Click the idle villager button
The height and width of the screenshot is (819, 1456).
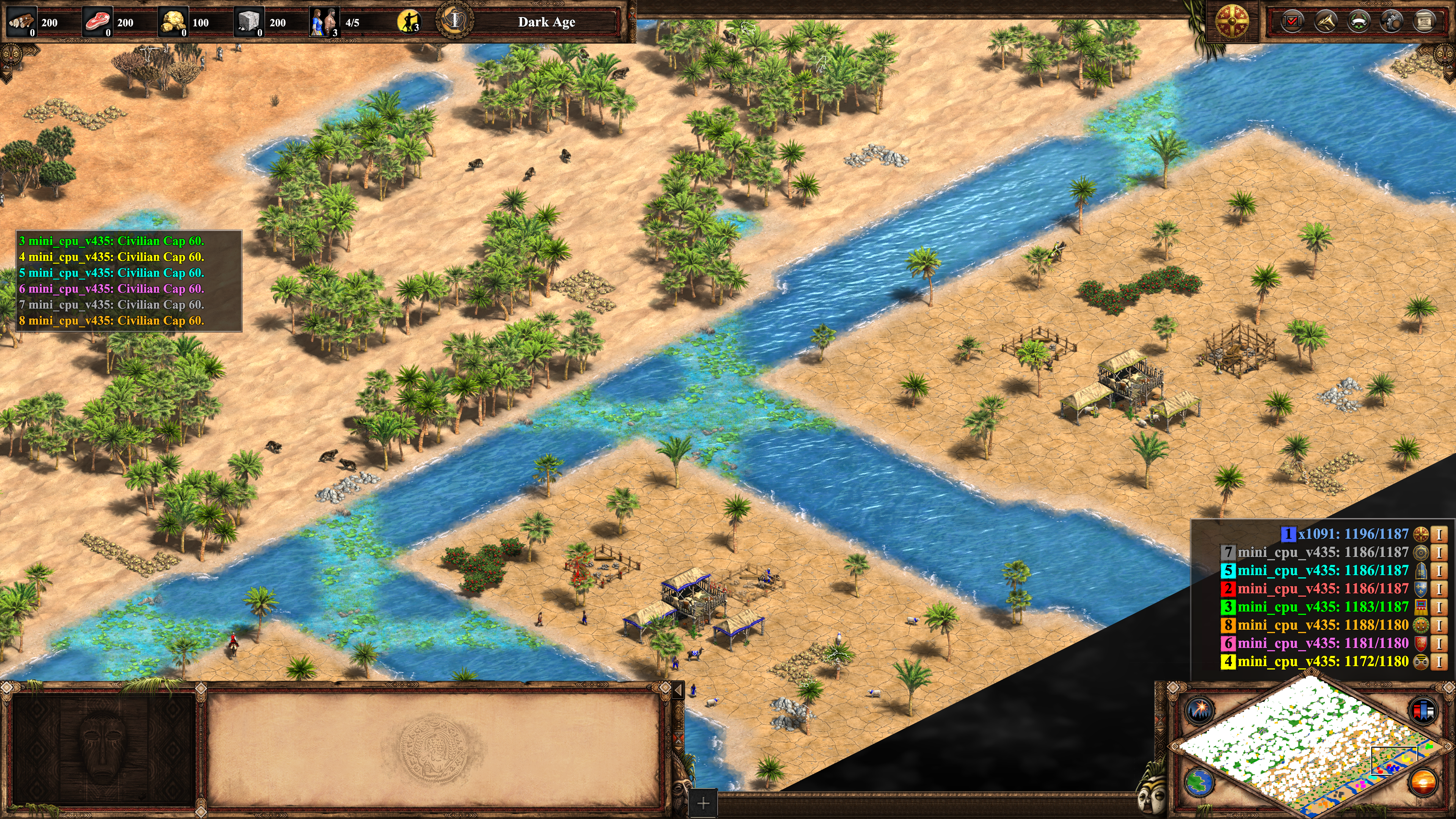409,22
